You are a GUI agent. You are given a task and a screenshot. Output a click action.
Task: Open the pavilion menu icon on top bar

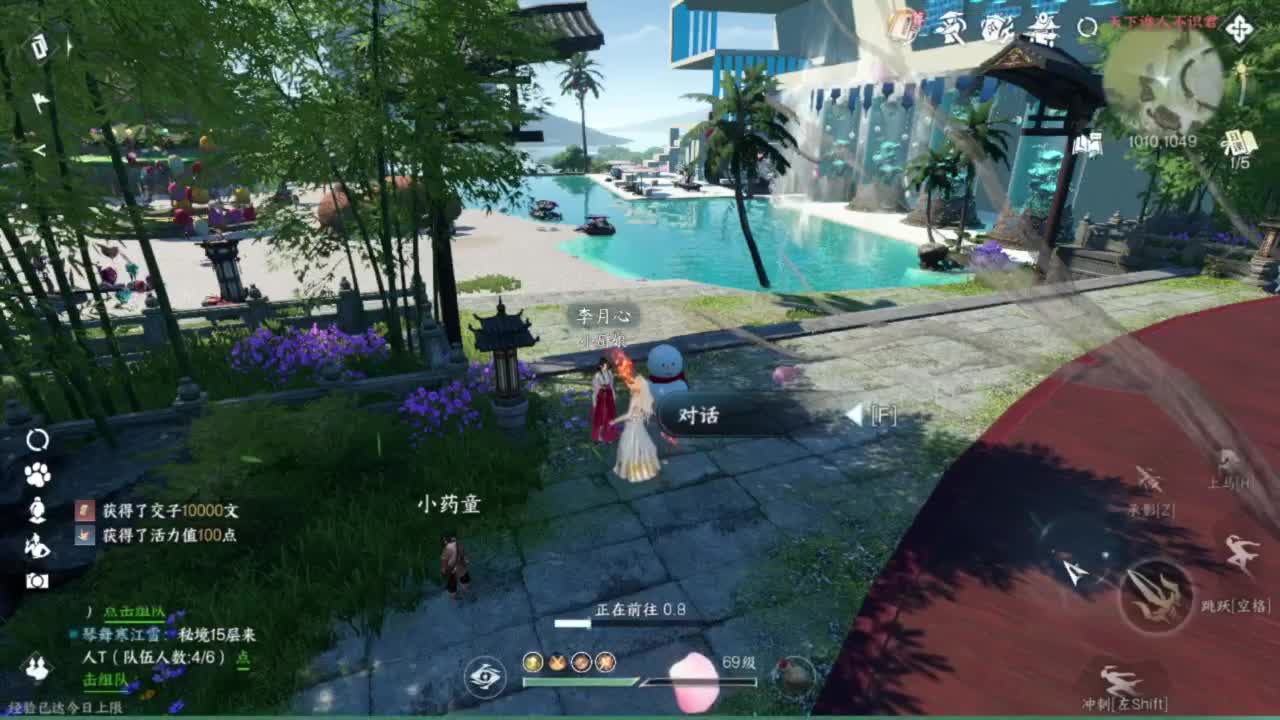[1042, 27]
